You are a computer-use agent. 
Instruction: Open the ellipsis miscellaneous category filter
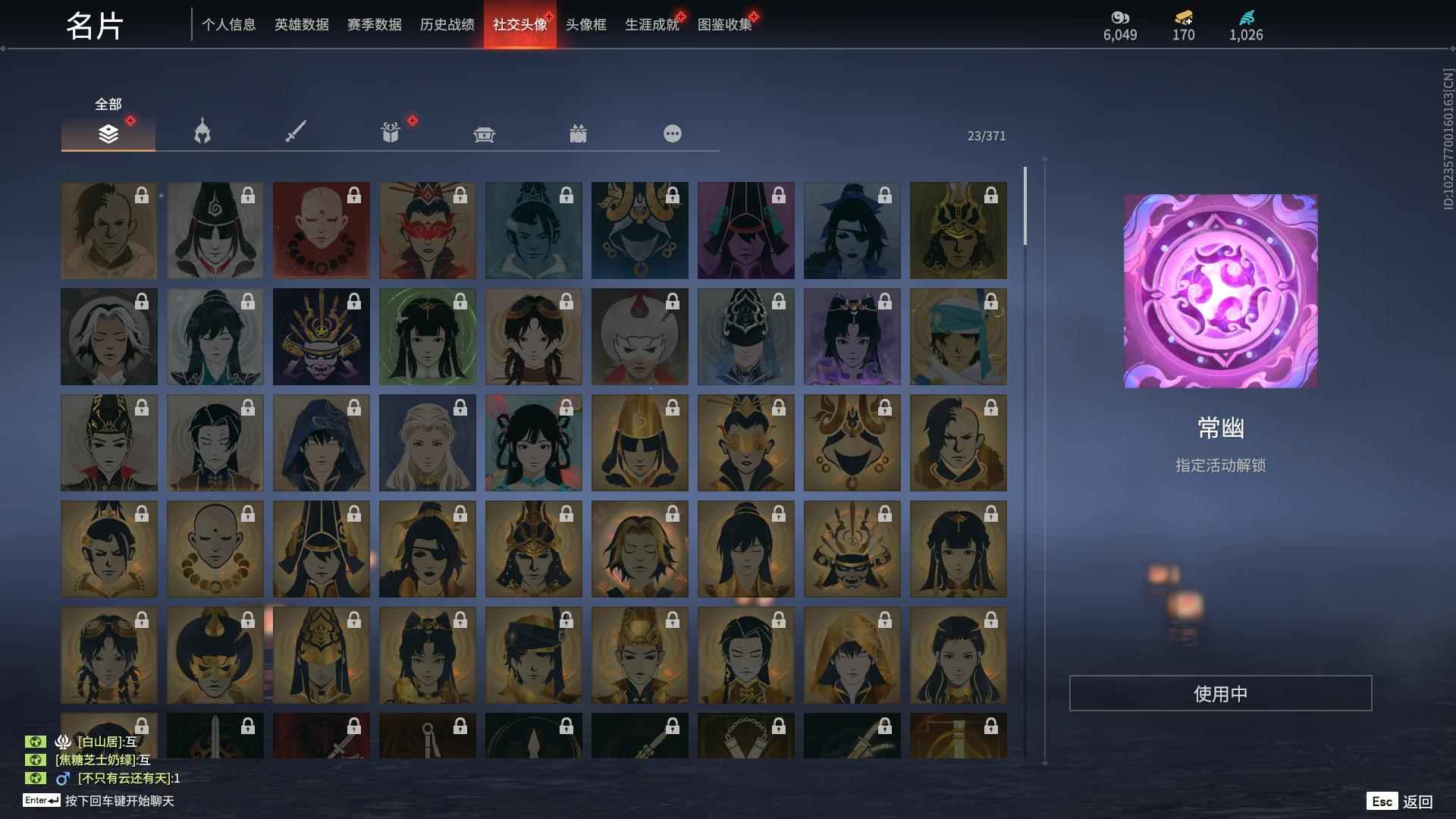673,133
